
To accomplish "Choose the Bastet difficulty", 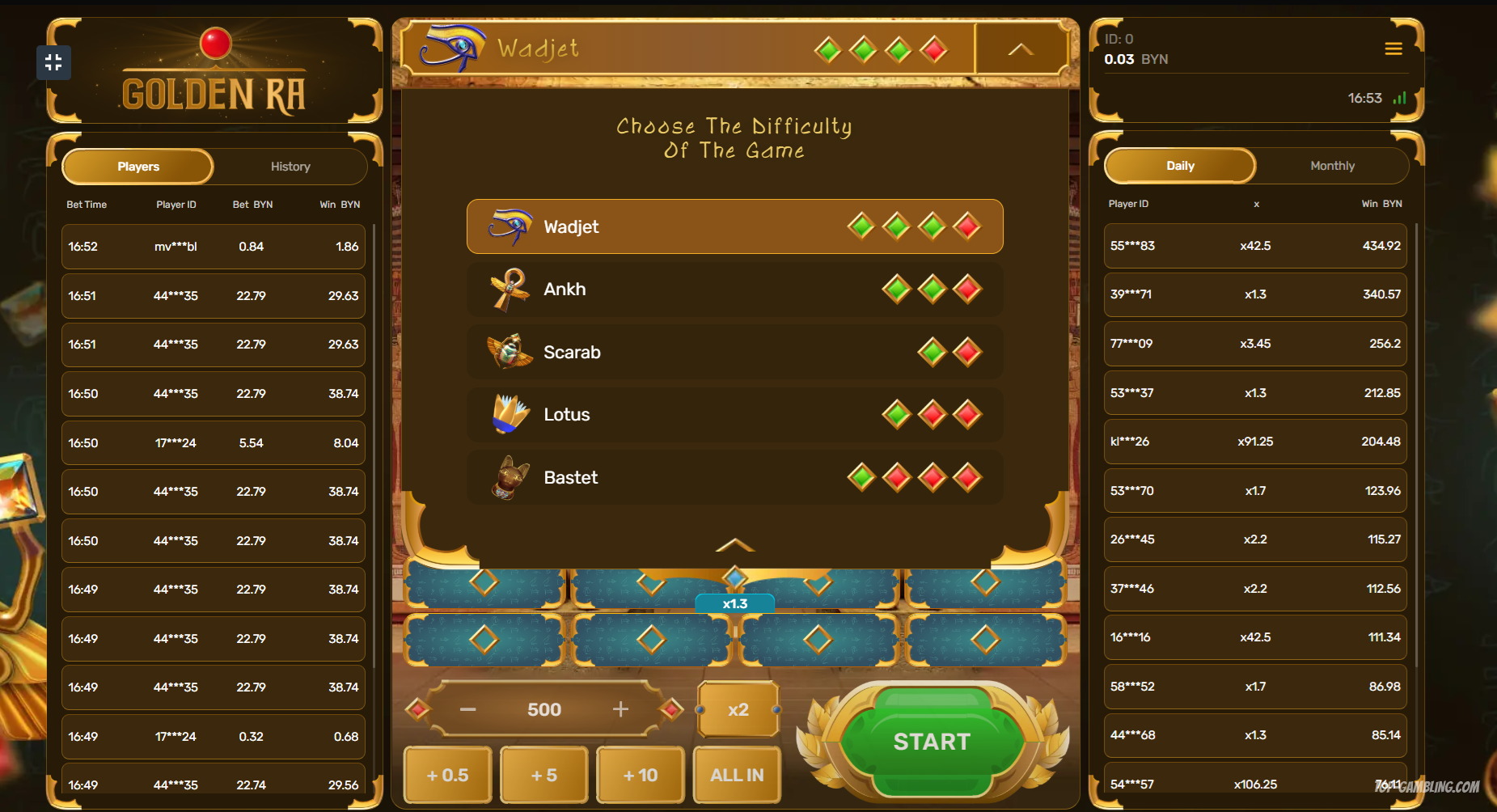I will (x=734, y=477).
